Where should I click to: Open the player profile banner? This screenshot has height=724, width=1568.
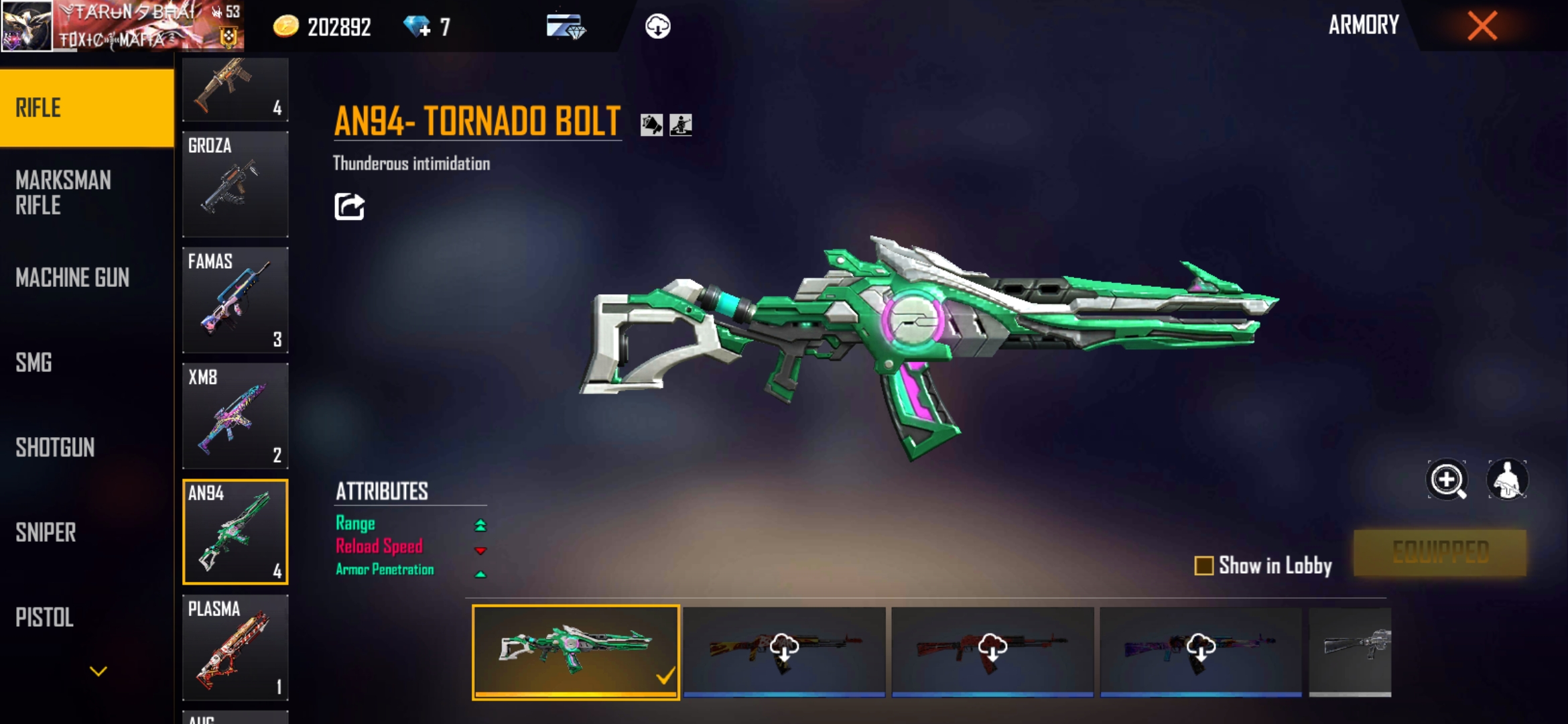click(122, 26)
